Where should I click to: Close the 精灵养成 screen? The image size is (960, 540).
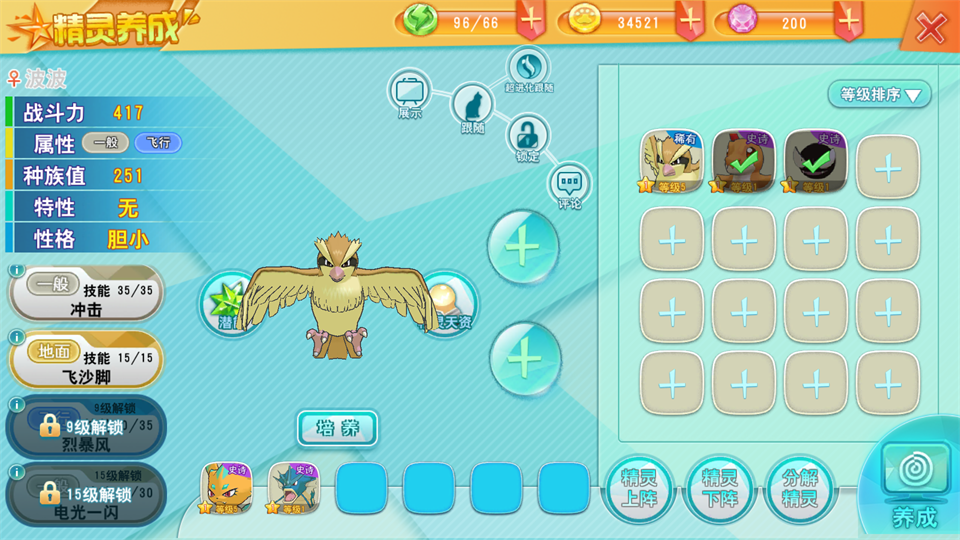[930, 28]
